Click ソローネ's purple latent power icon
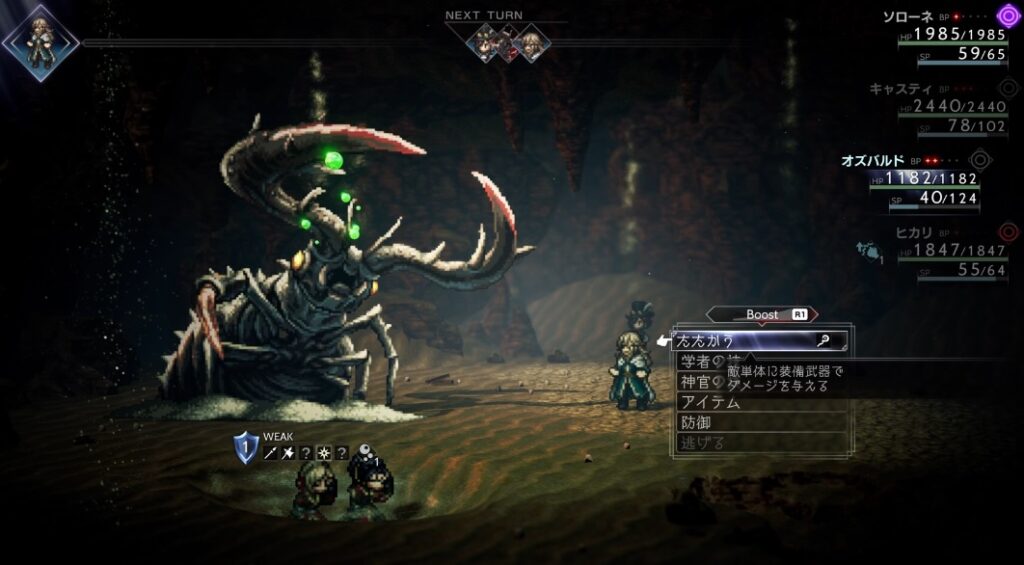This screenshot has height=565, width=1024. coord(1007,16)
